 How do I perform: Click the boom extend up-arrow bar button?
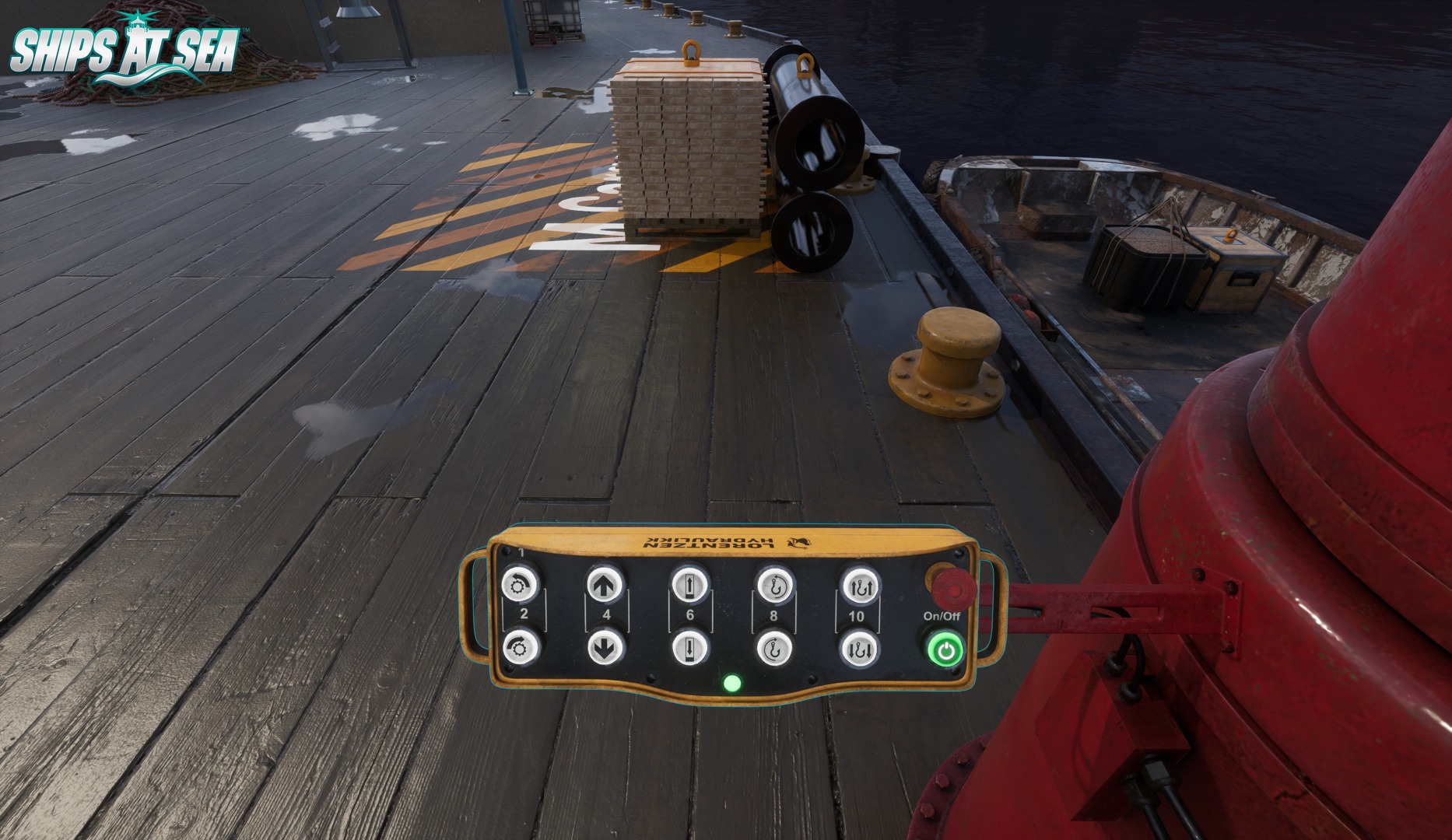689,586
